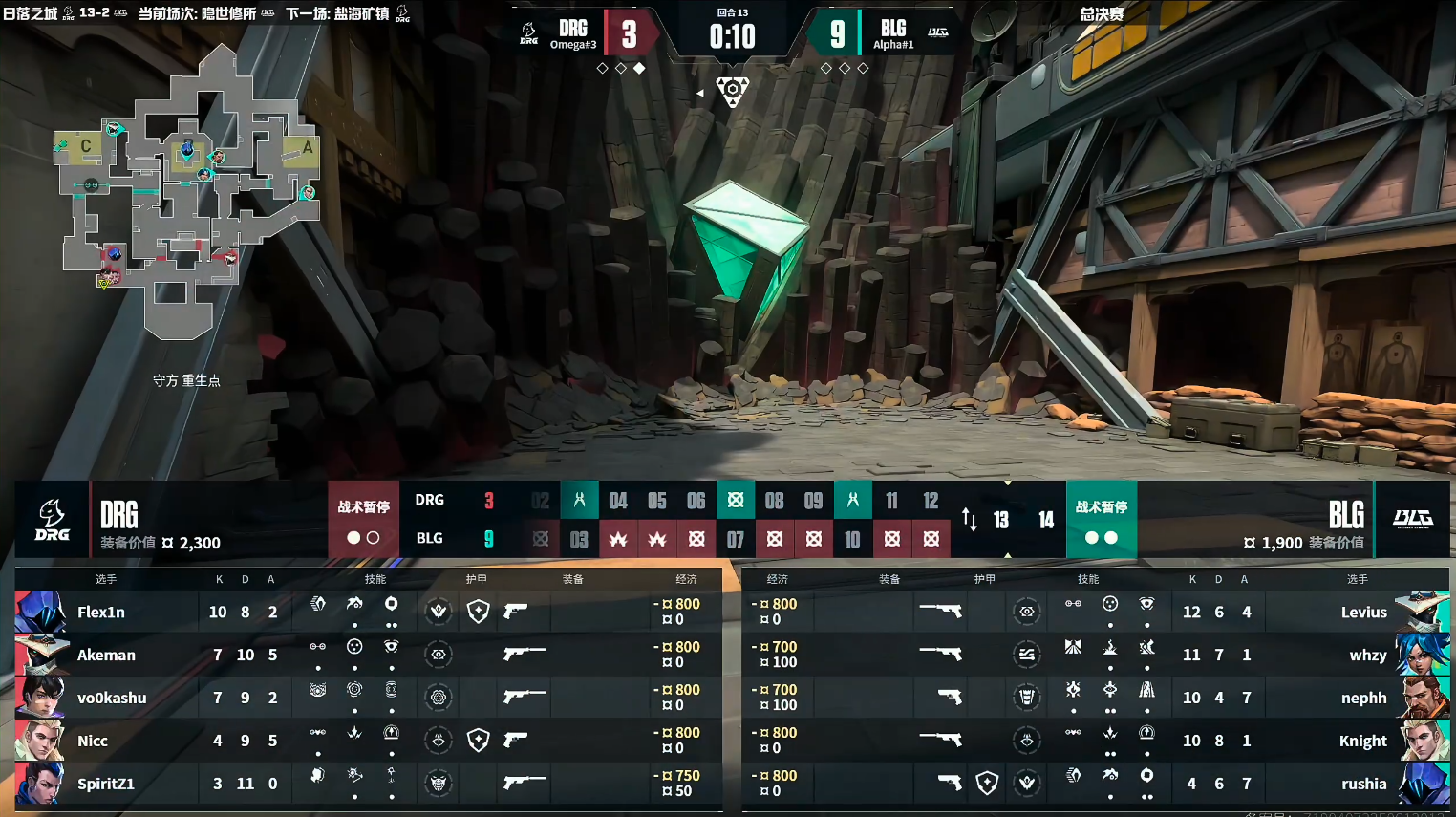Click the side-swap arrows icon
Screen dimensions: 1456x817
[970, 520]
